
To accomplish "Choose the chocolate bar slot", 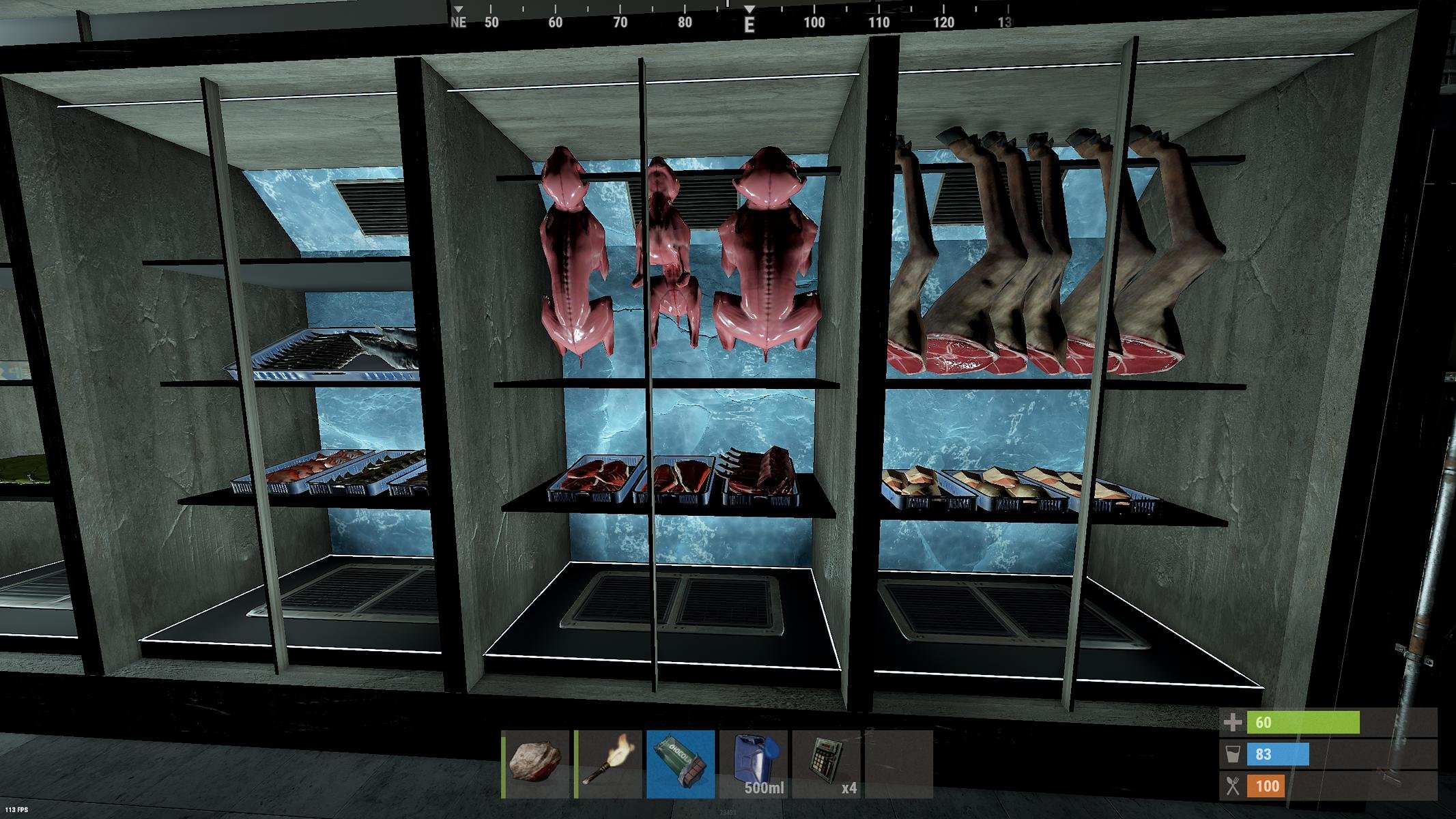I will coord(681,764).
